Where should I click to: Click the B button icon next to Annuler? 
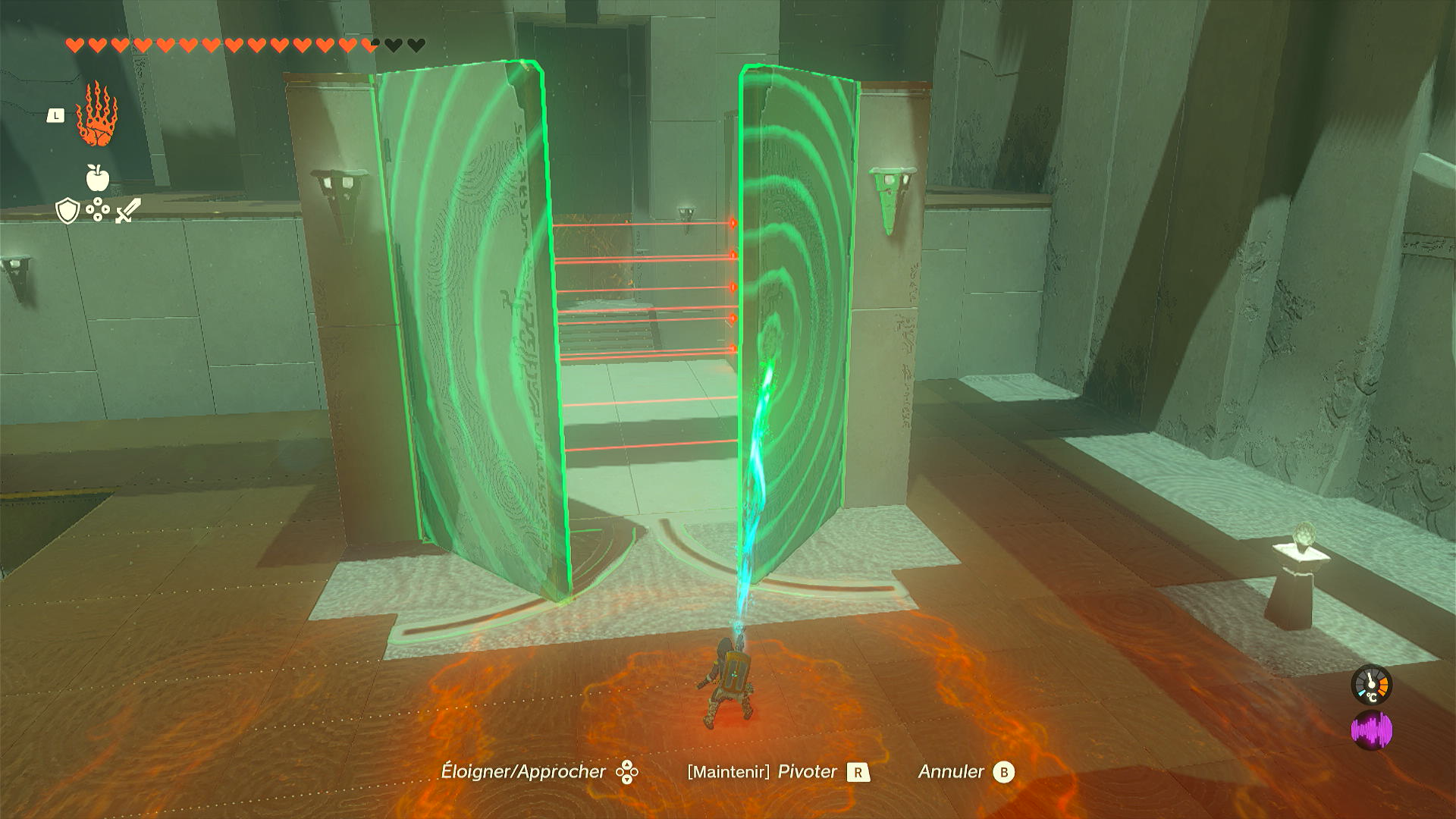click(x=1006, y=774)
